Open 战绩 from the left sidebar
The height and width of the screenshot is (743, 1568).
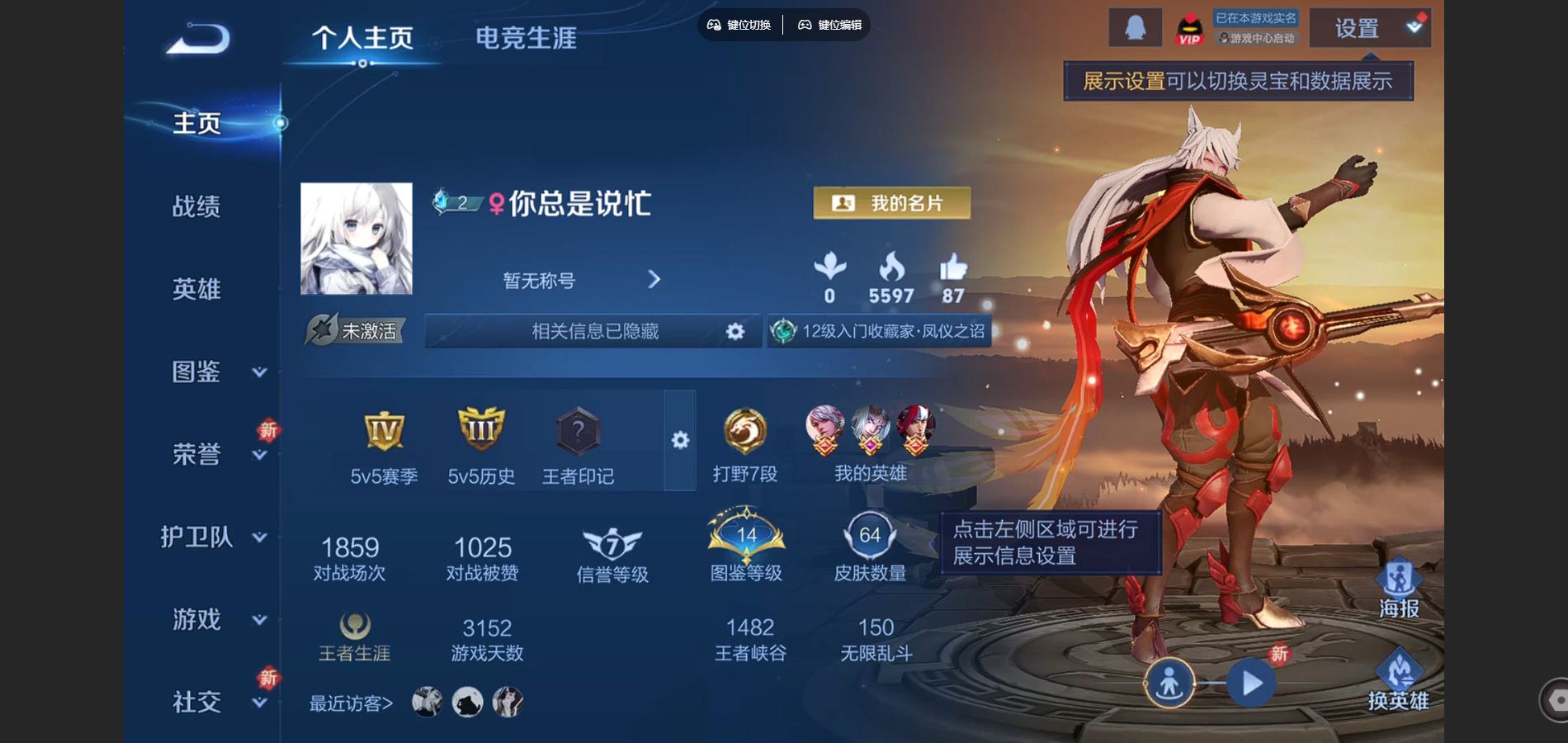pyautogui.click(x=198, y=206)
